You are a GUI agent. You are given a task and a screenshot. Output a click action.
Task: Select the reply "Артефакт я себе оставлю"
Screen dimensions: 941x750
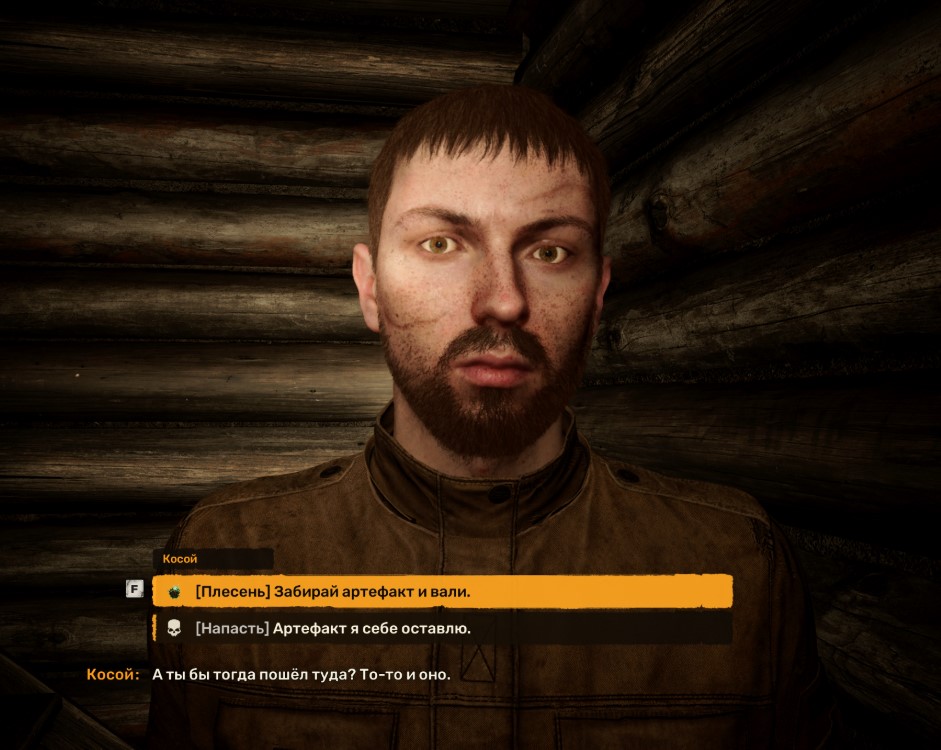(x=442, y=629)
